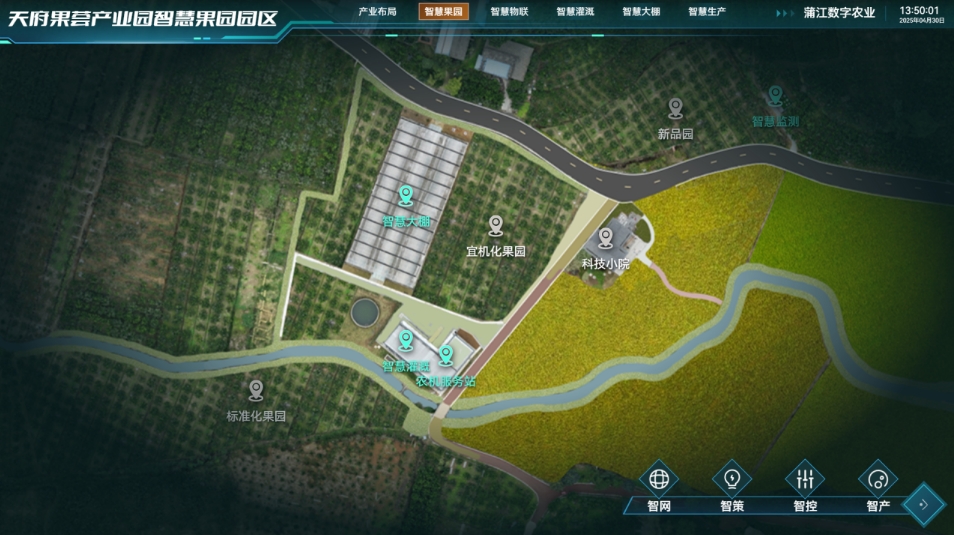
Task: Select the 新品园 map marker
Action: [x=676, y=107]
